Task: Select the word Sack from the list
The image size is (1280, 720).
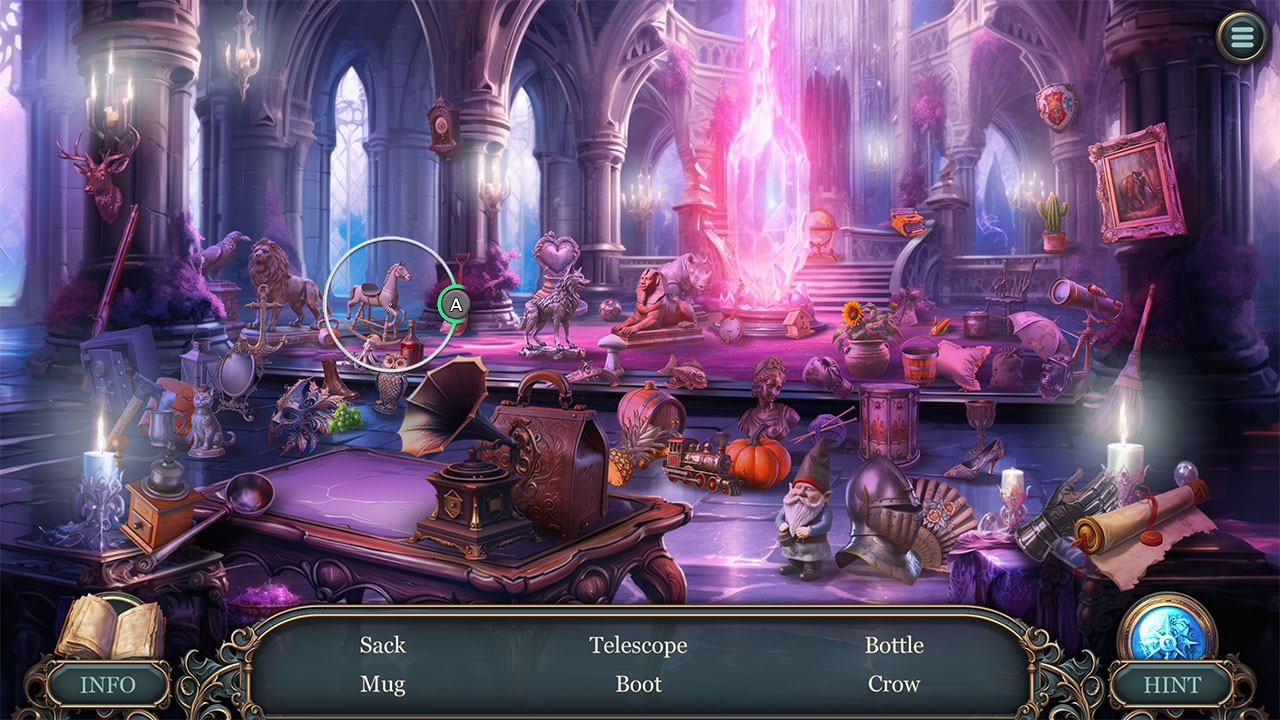Action: click(383, 645)
